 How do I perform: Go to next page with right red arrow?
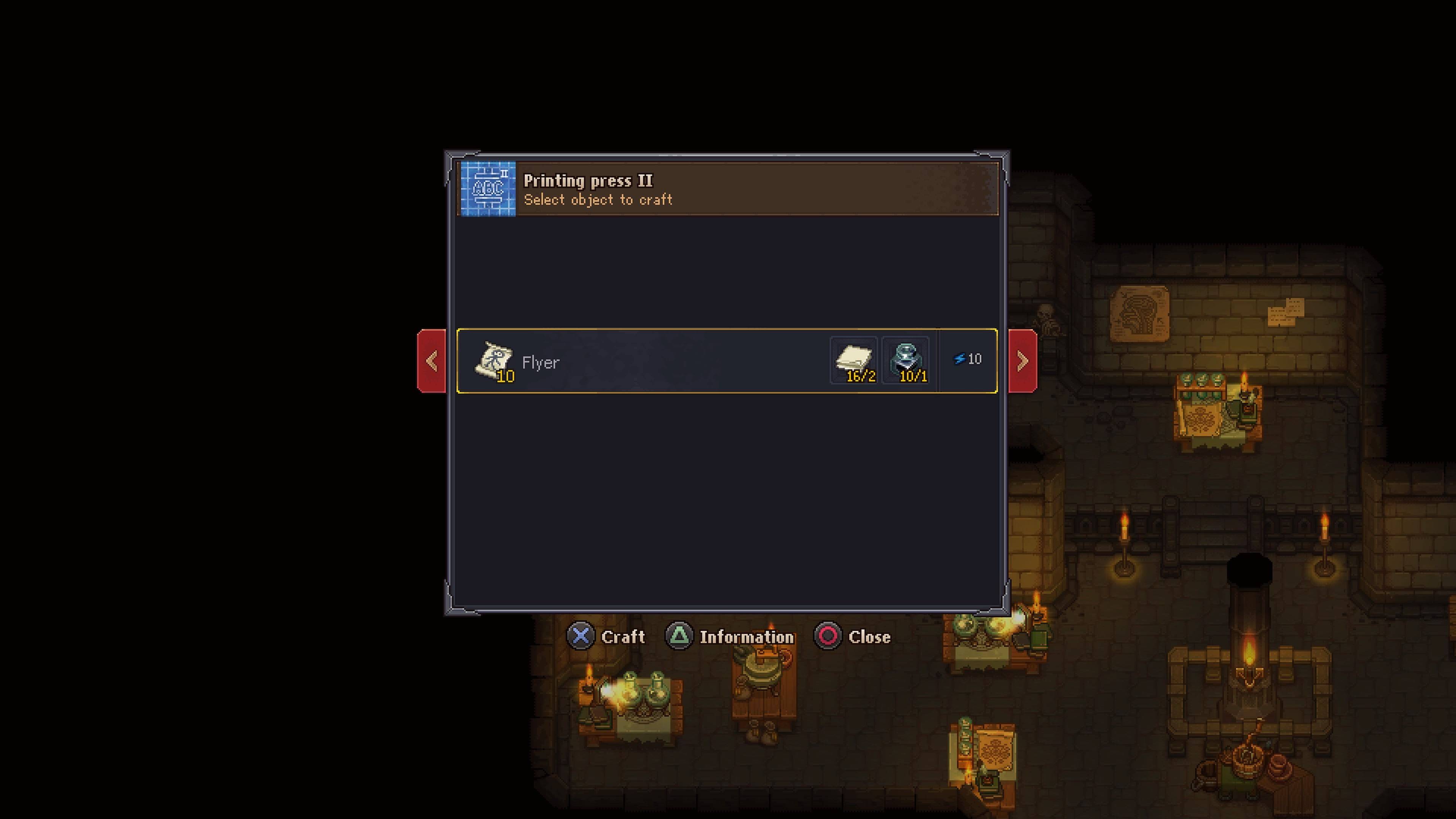[1023, 361]
